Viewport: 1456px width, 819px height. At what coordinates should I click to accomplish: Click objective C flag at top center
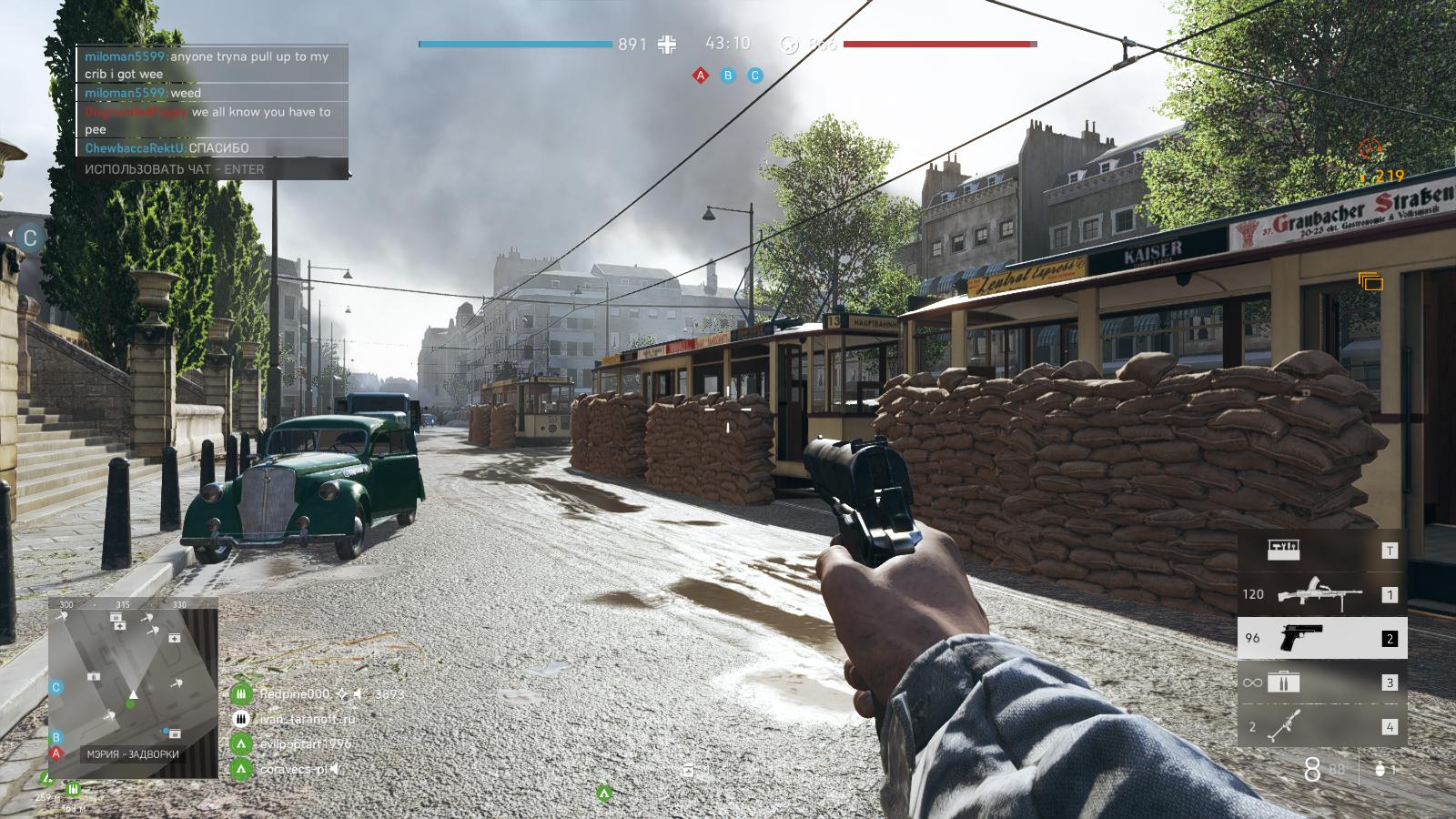pos(754,76)
